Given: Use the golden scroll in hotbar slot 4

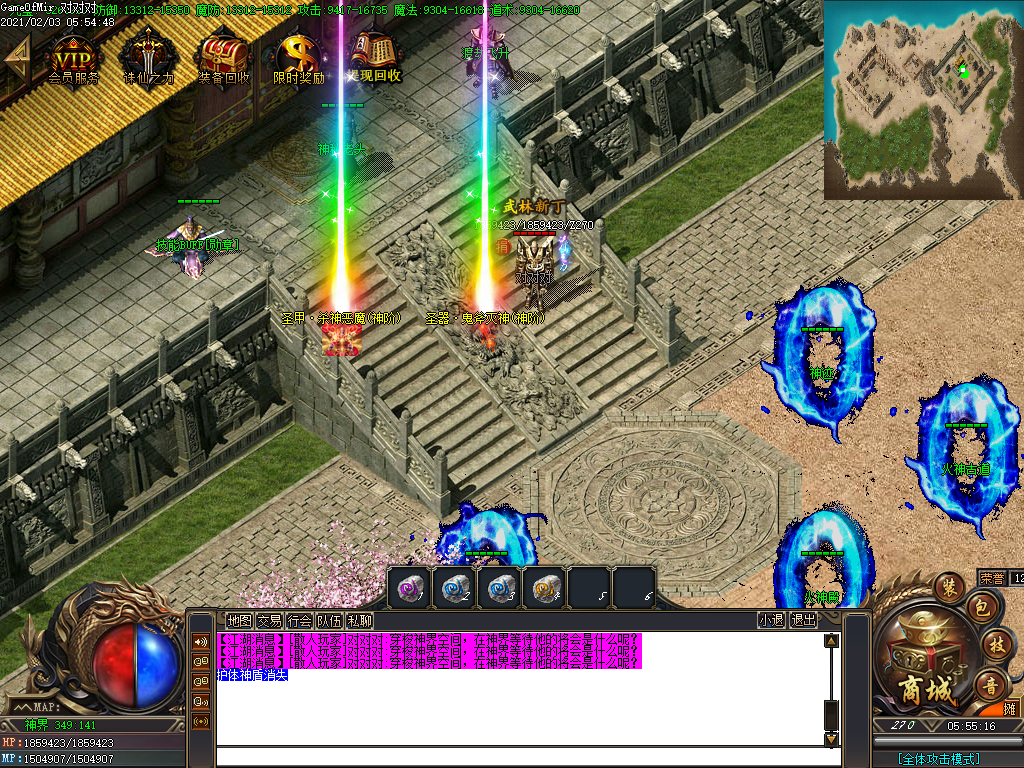Looking at the screenshot, I should tap(544, 588).
